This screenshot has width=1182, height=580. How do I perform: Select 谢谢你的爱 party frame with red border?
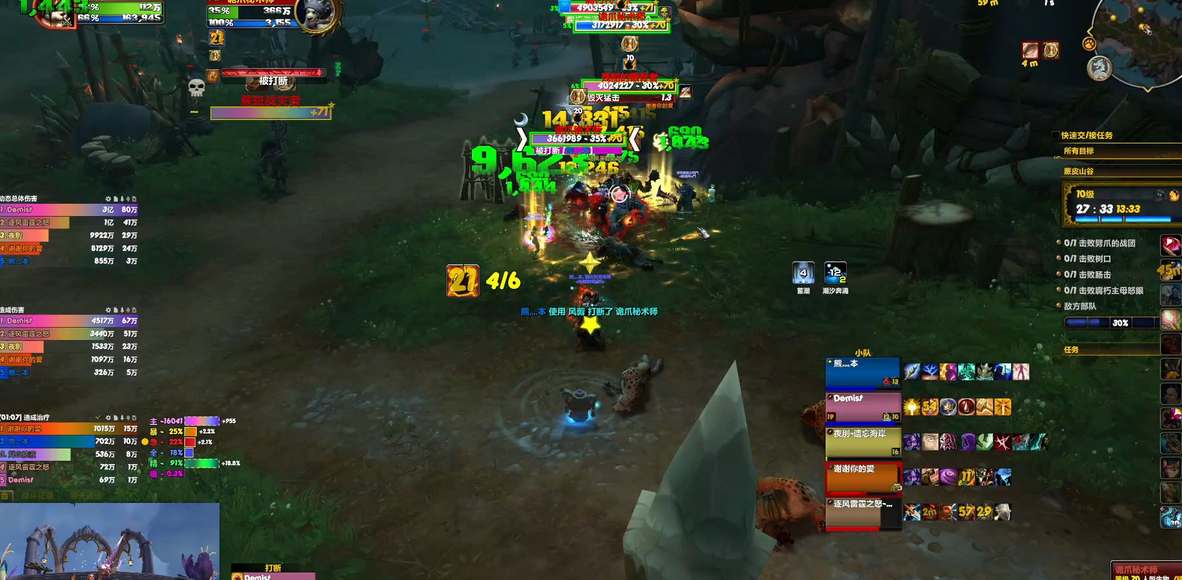862,477
